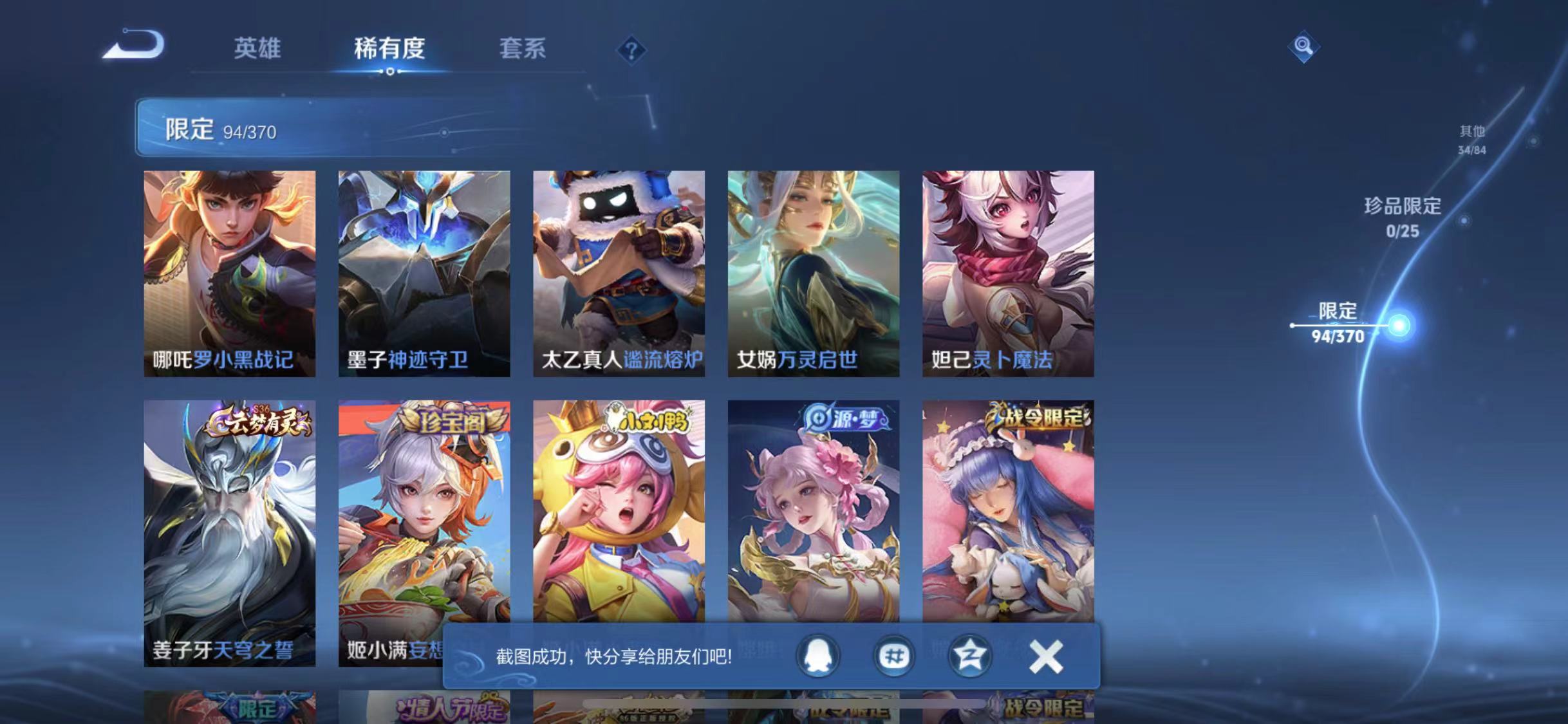This screenshot has width=1568, height=724.
Task: Jump to 其他 34/84 on the timeline
Action: pyautogui.click(x=1471, y=138)
